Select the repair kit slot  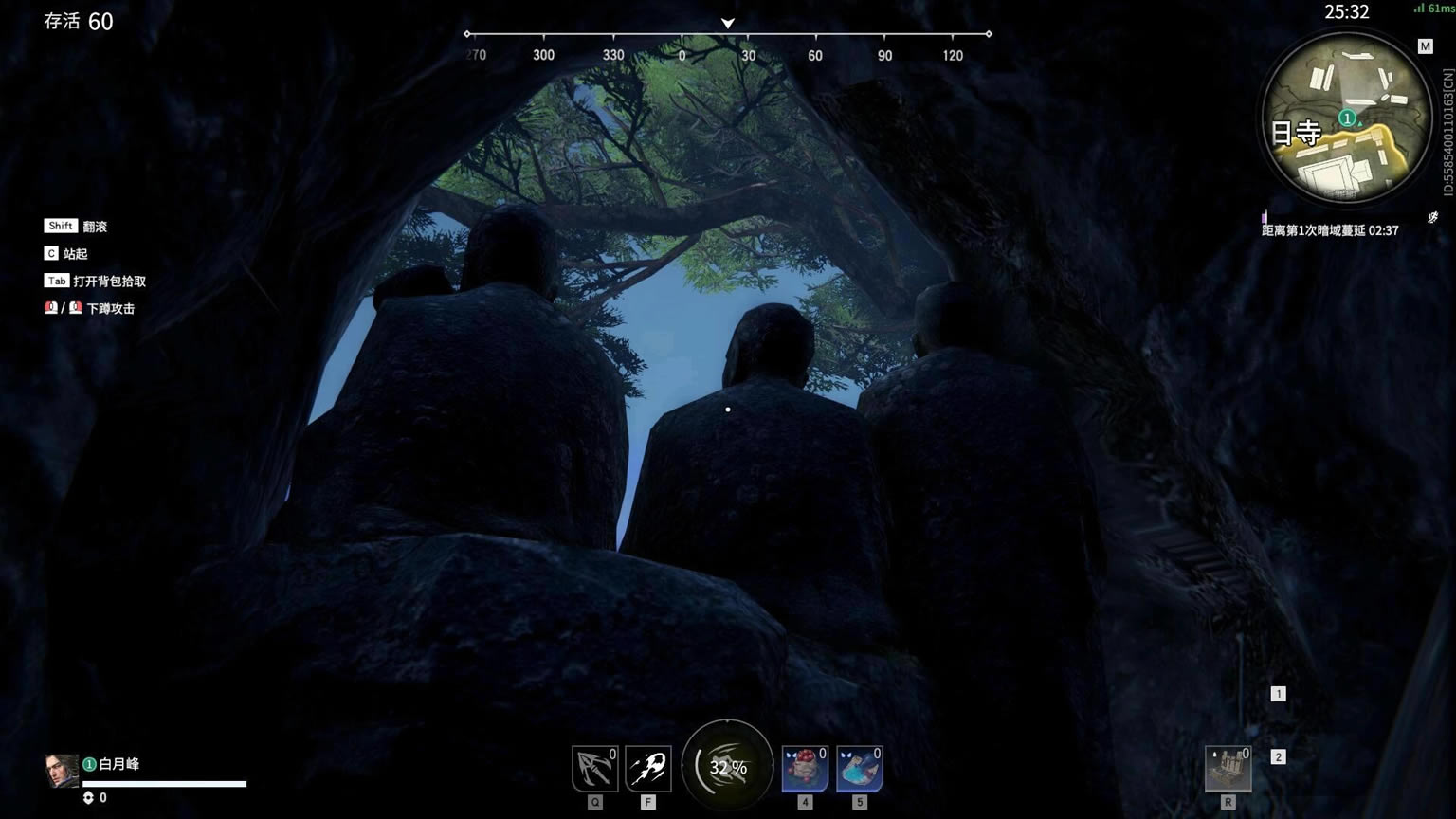click(x=1228, y=768)
